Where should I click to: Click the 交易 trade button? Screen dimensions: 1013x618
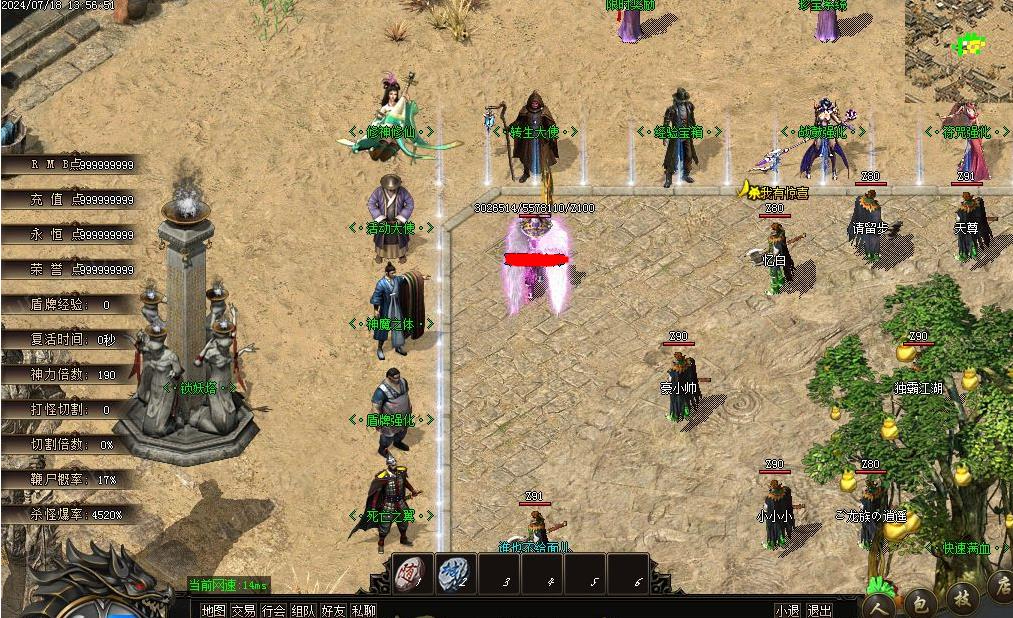[243, 610]
